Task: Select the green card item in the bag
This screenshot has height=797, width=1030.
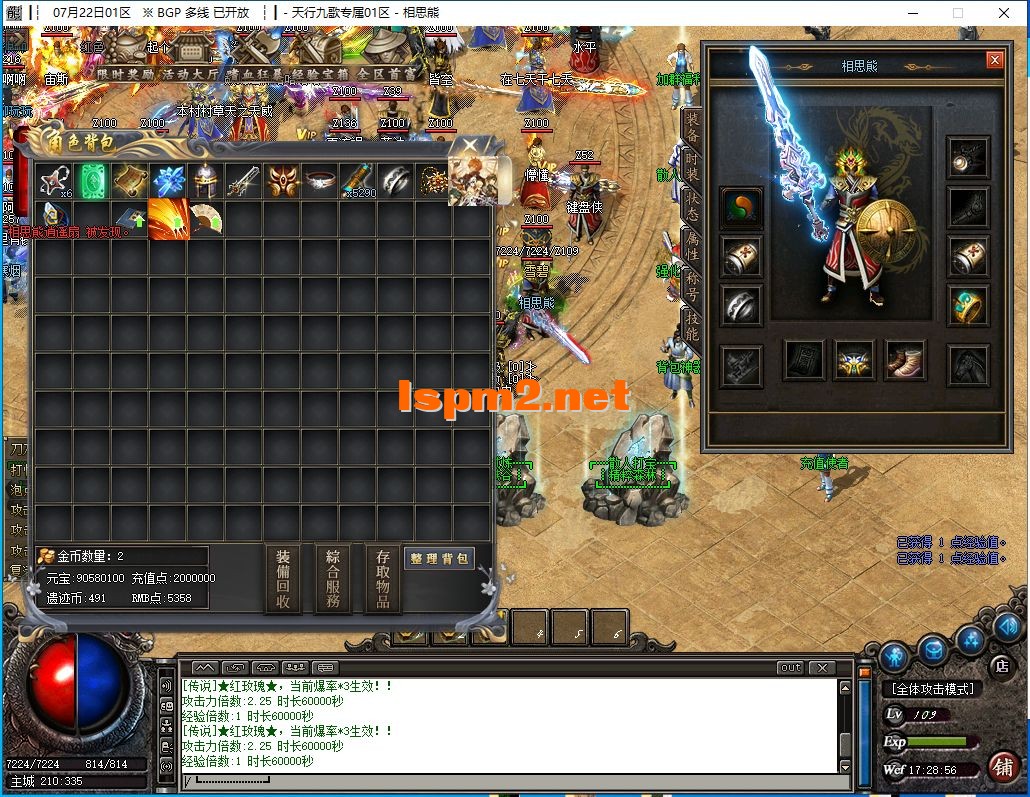Action: [x=92, y=181]
